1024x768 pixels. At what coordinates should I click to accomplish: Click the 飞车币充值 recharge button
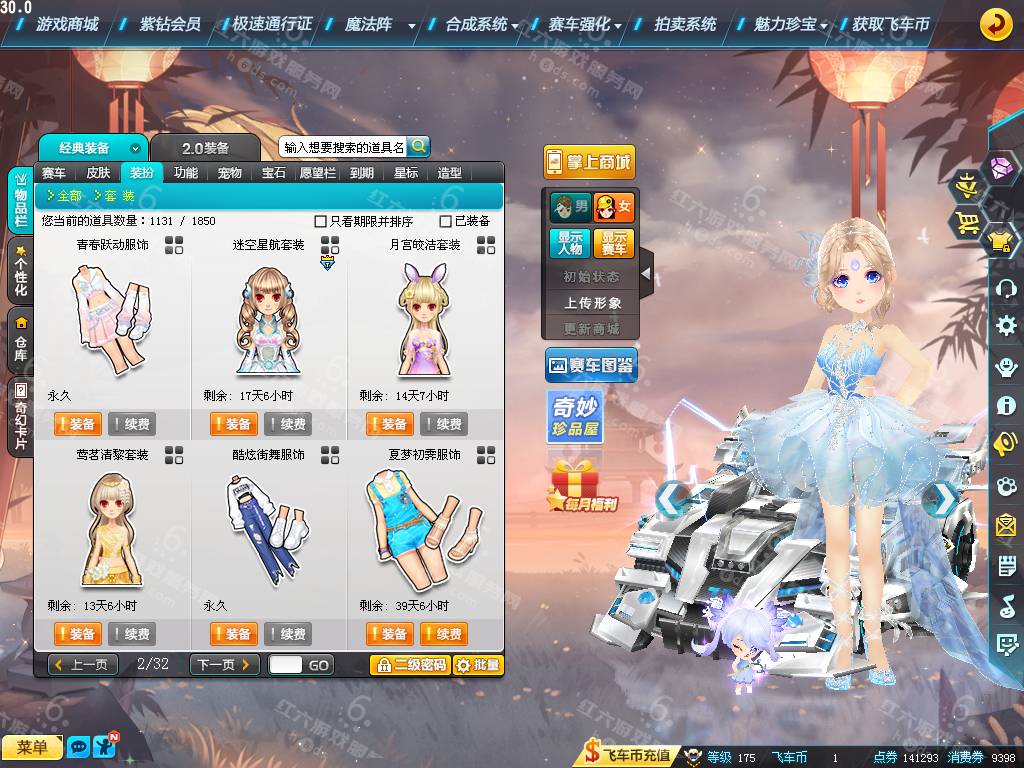[628, 755]
